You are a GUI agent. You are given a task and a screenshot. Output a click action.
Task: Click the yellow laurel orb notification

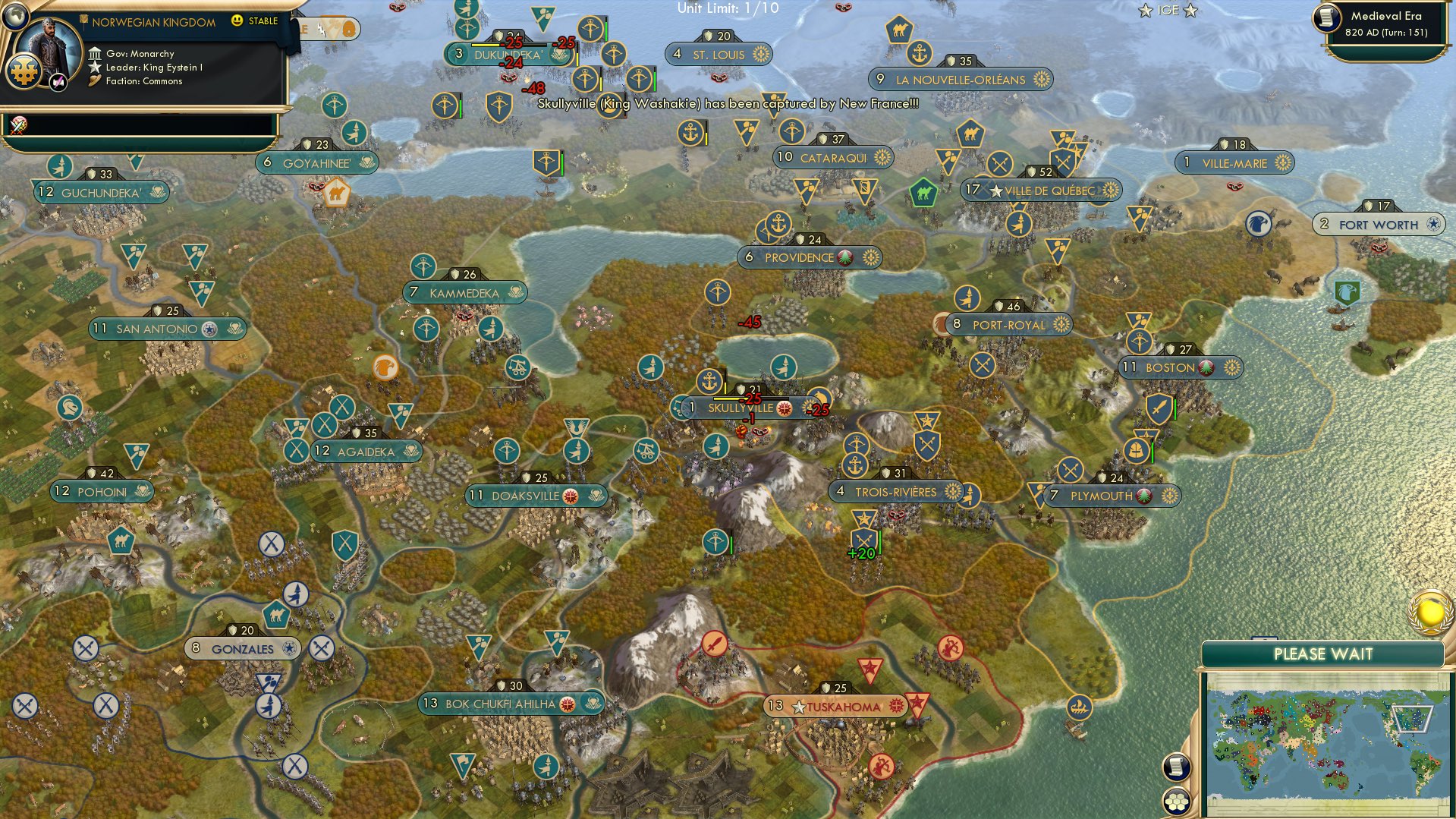(x=1430, y=612)
